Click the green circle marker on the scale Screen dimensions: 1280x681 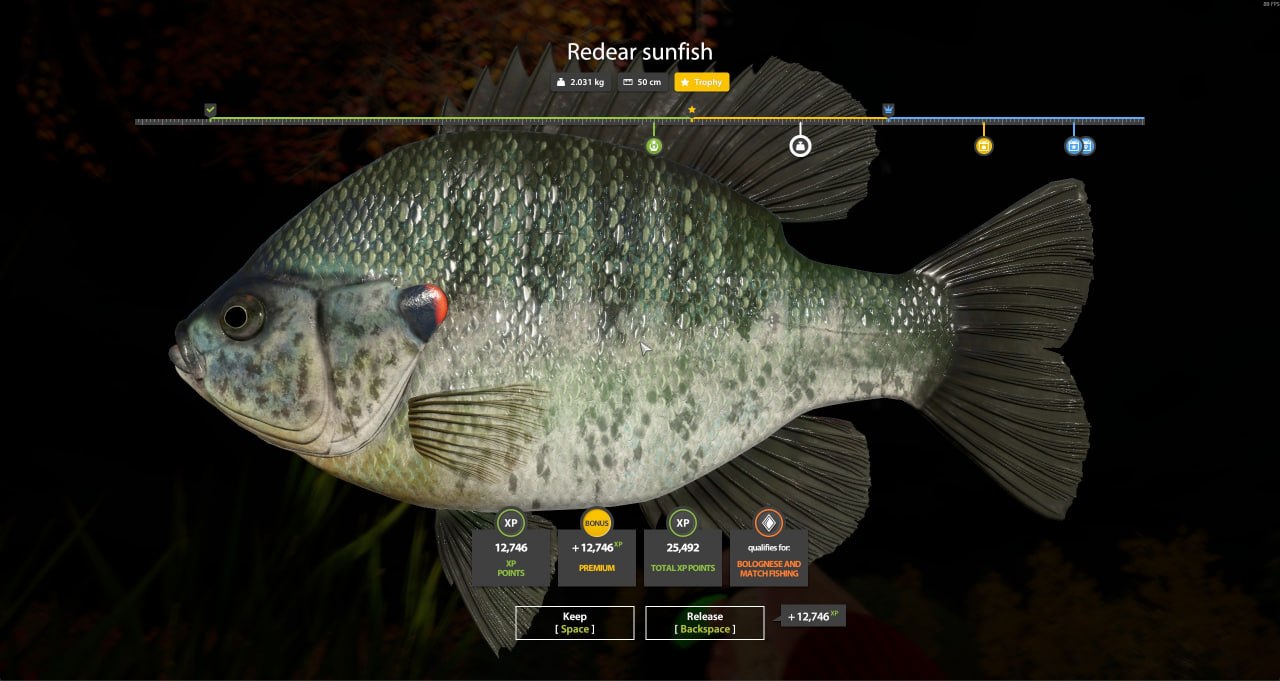[x=654, y=146]
